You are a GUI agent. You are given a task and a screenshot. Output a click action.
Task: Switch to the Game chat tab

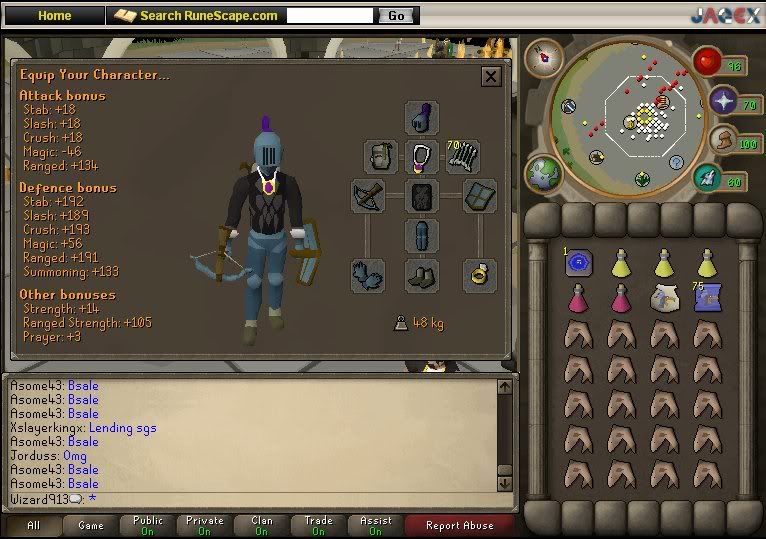[x=91, y=525]
